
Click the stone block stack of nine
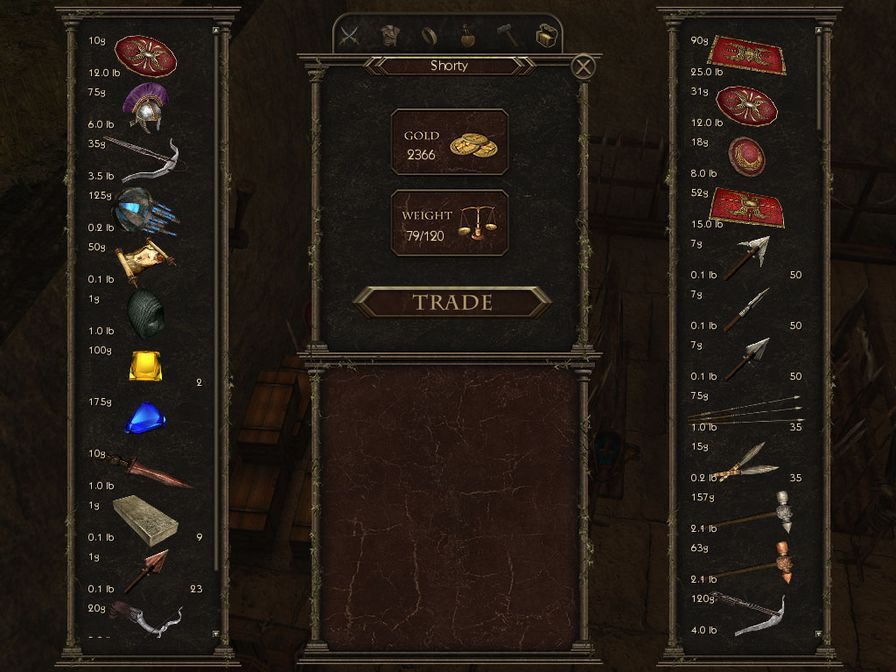pyautogui.click(x=145, y=518)
